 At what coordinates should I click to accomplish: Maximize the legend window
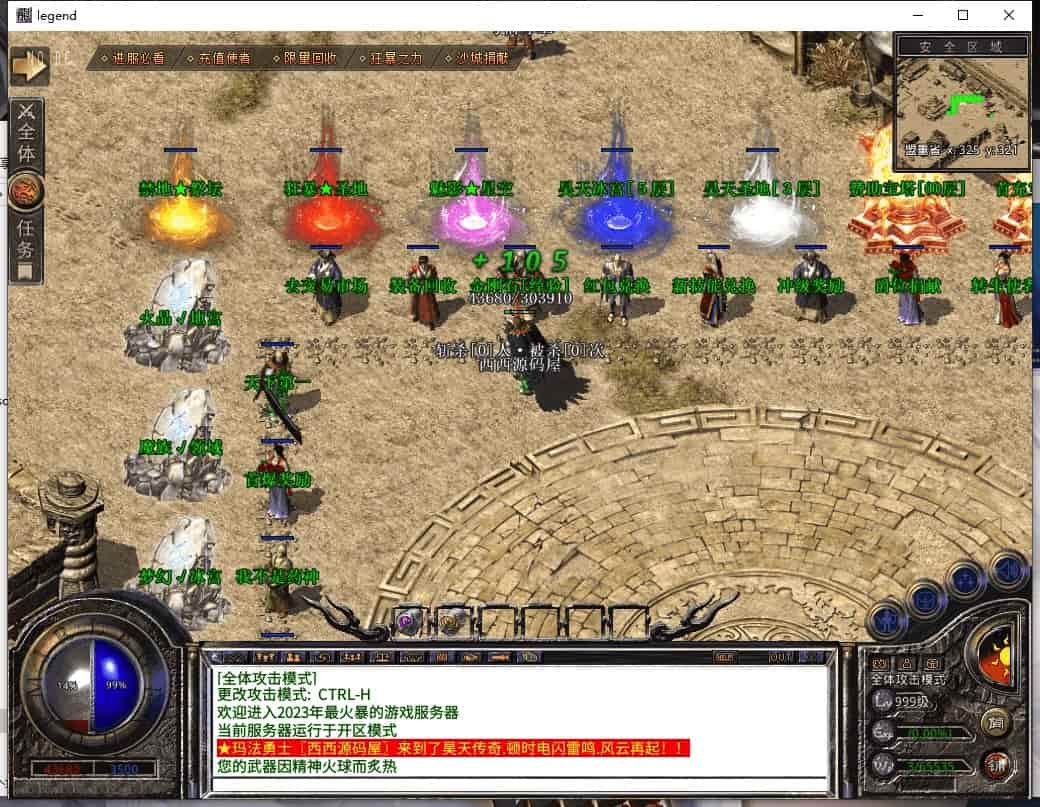click(963, 15)
